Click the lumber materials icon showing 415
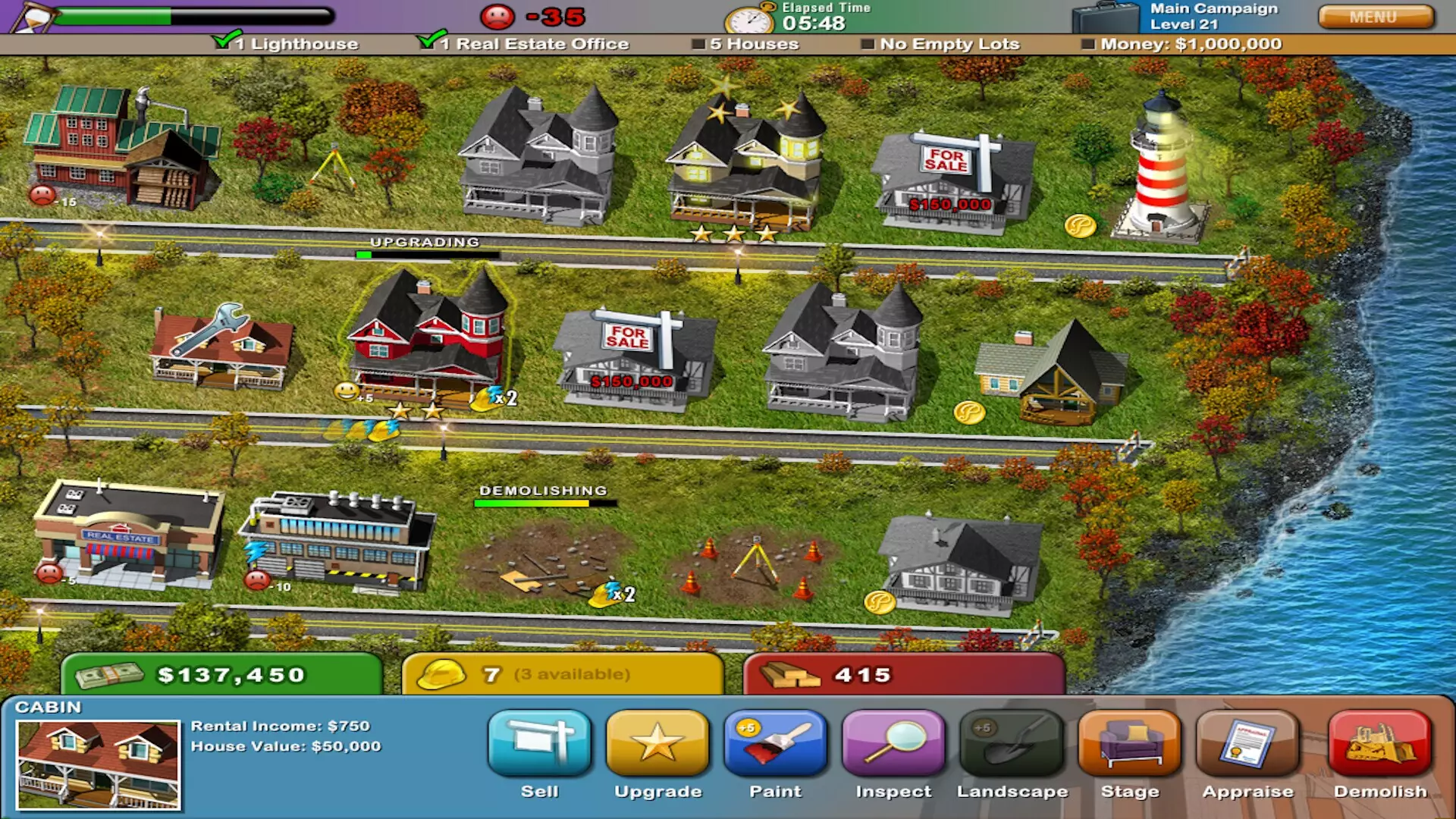1456x819 pixels. [x=792, y=673]
